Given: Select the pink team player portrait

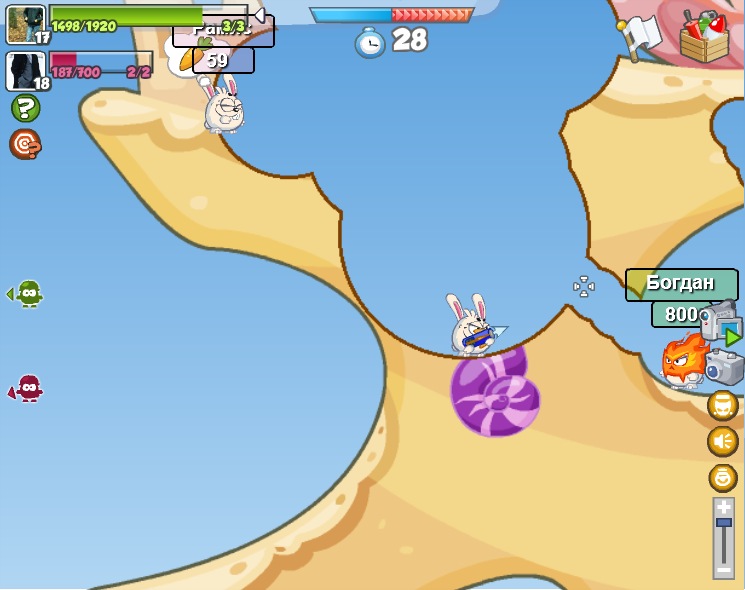Looking at the screenshot, I should point(25,71).
